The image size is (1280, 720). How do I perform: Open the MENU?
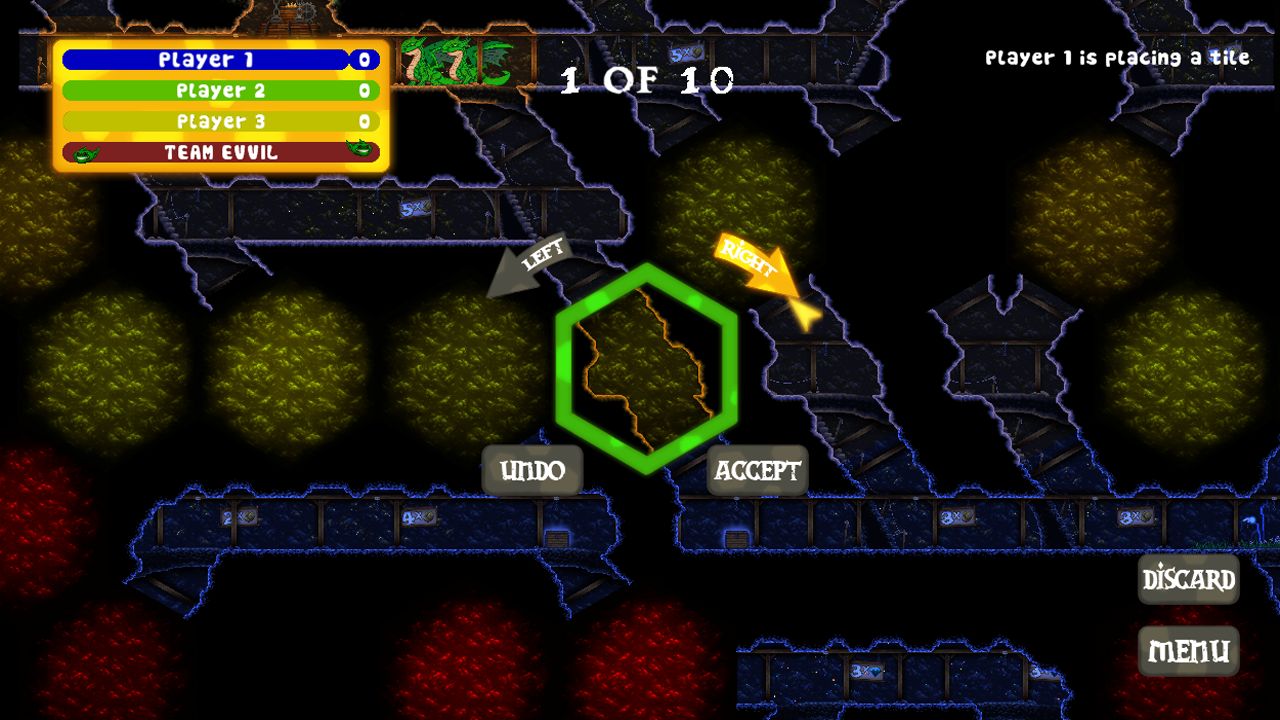(x=1189, y=649)
